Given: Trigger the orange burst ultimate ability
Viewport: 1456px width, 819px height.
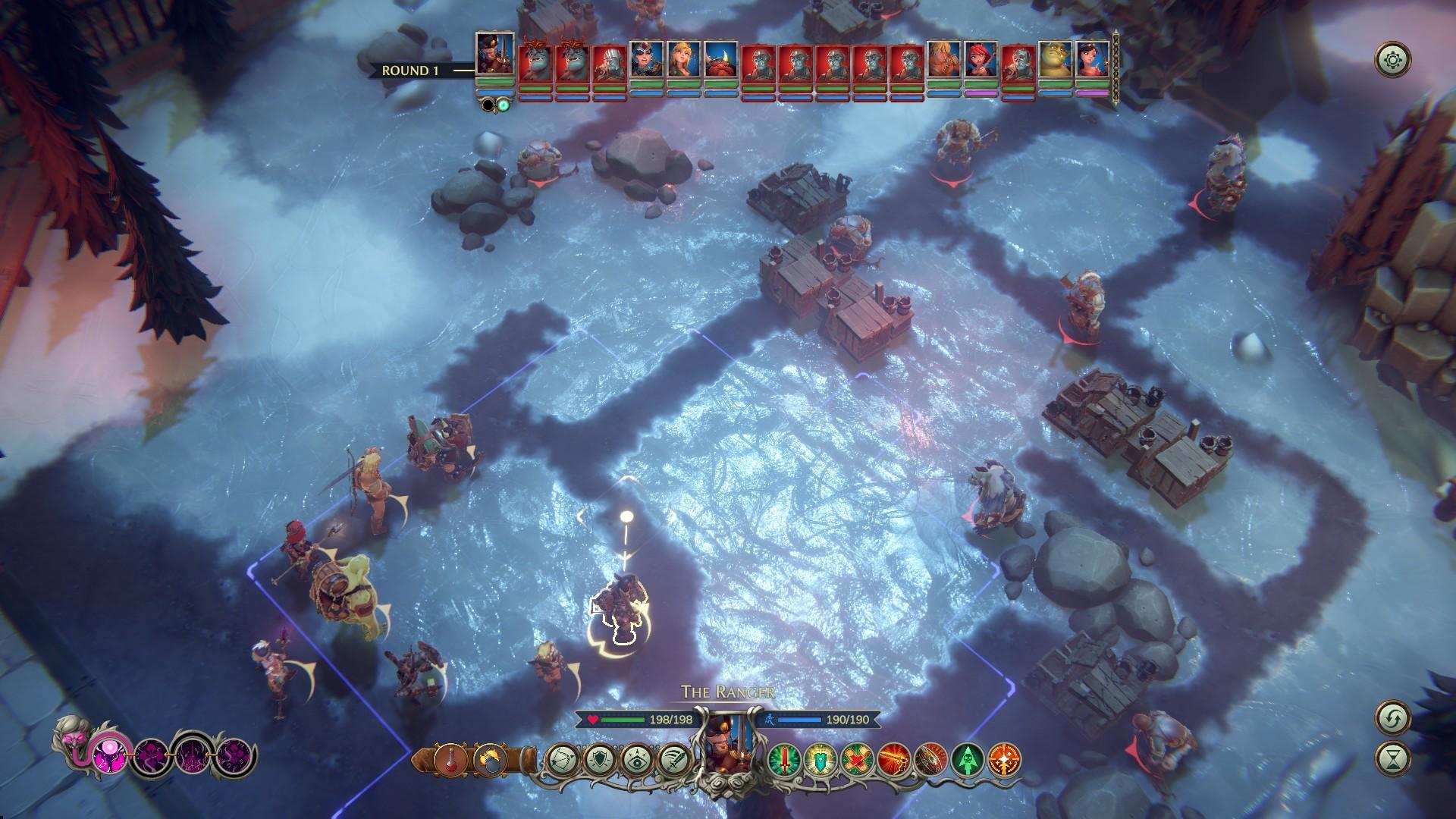Looking at the screenshot, I should (1004, 760).
